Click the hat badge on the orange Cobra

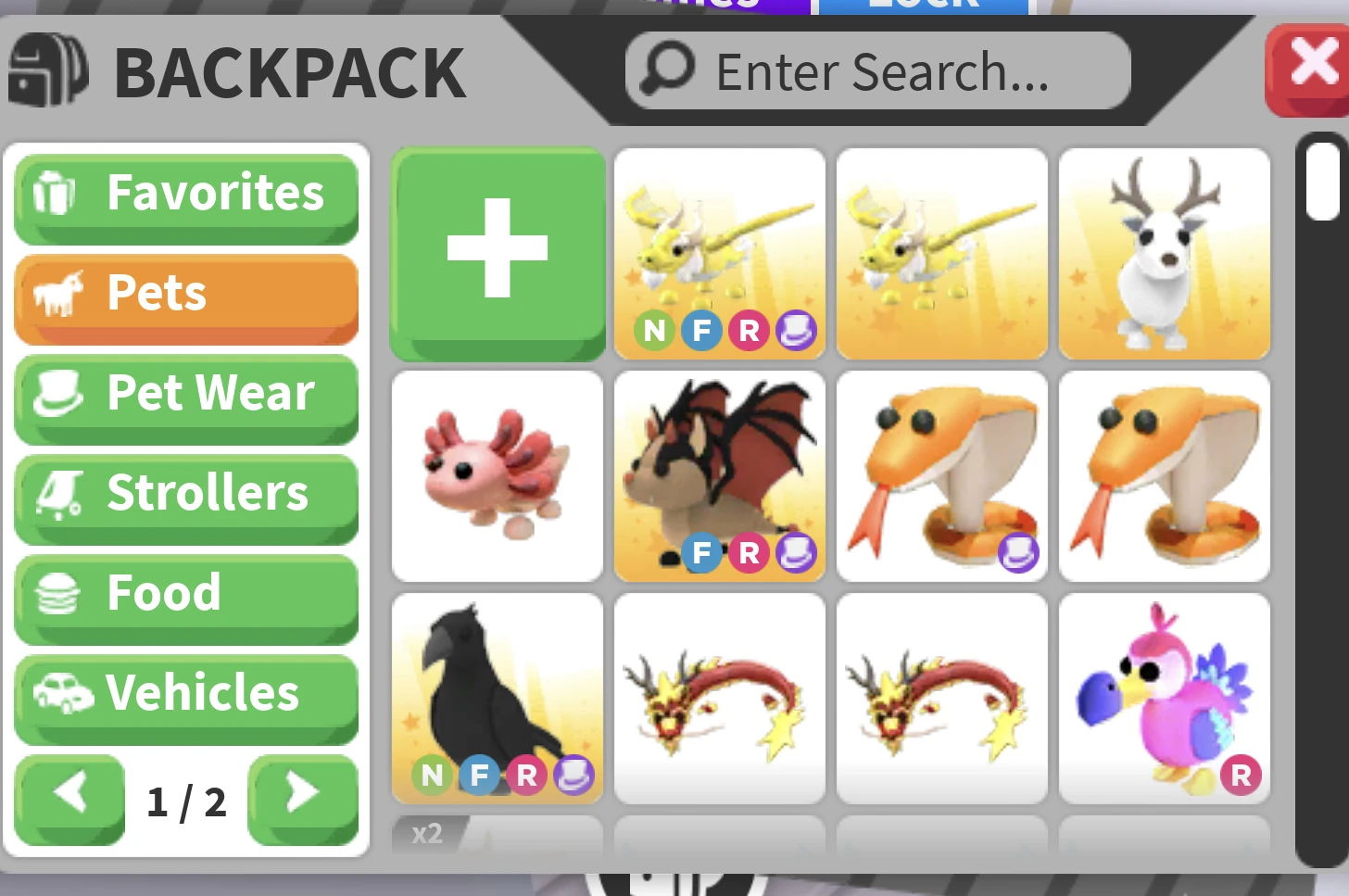[1020, 554]
